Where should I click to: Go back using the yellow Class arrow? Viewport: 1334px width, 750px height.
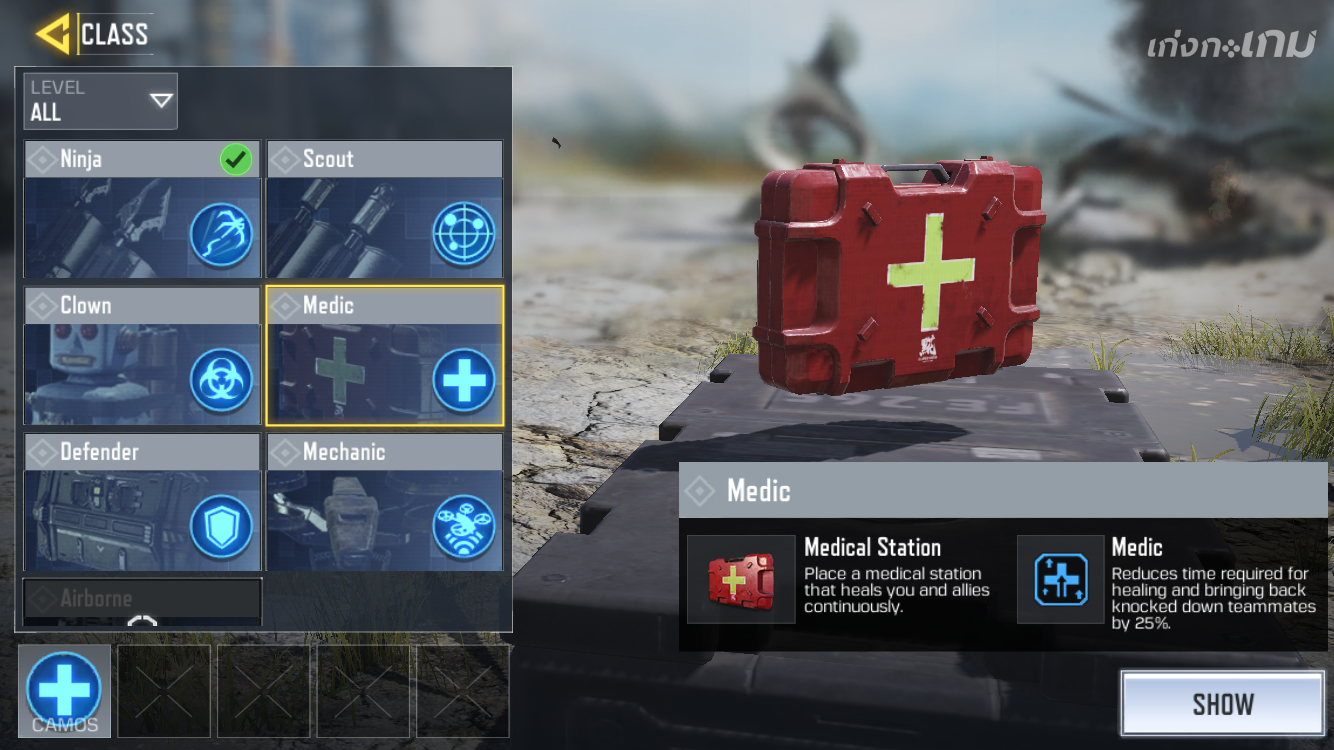coord(52,34)
